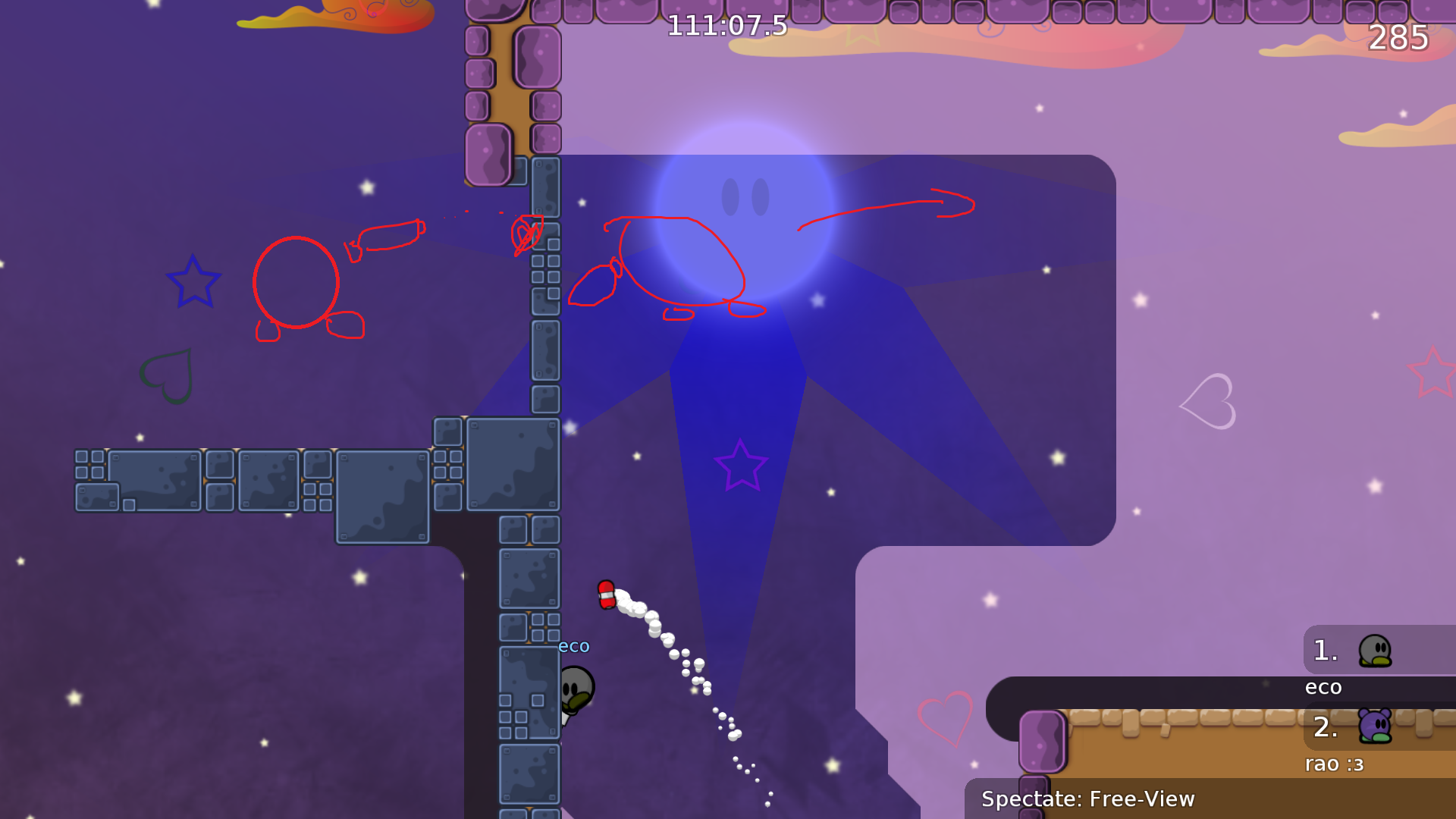Open the Spectate: Free-View selector
The width and height of the screenshot is (1456, 819).
coord(1087,799)
